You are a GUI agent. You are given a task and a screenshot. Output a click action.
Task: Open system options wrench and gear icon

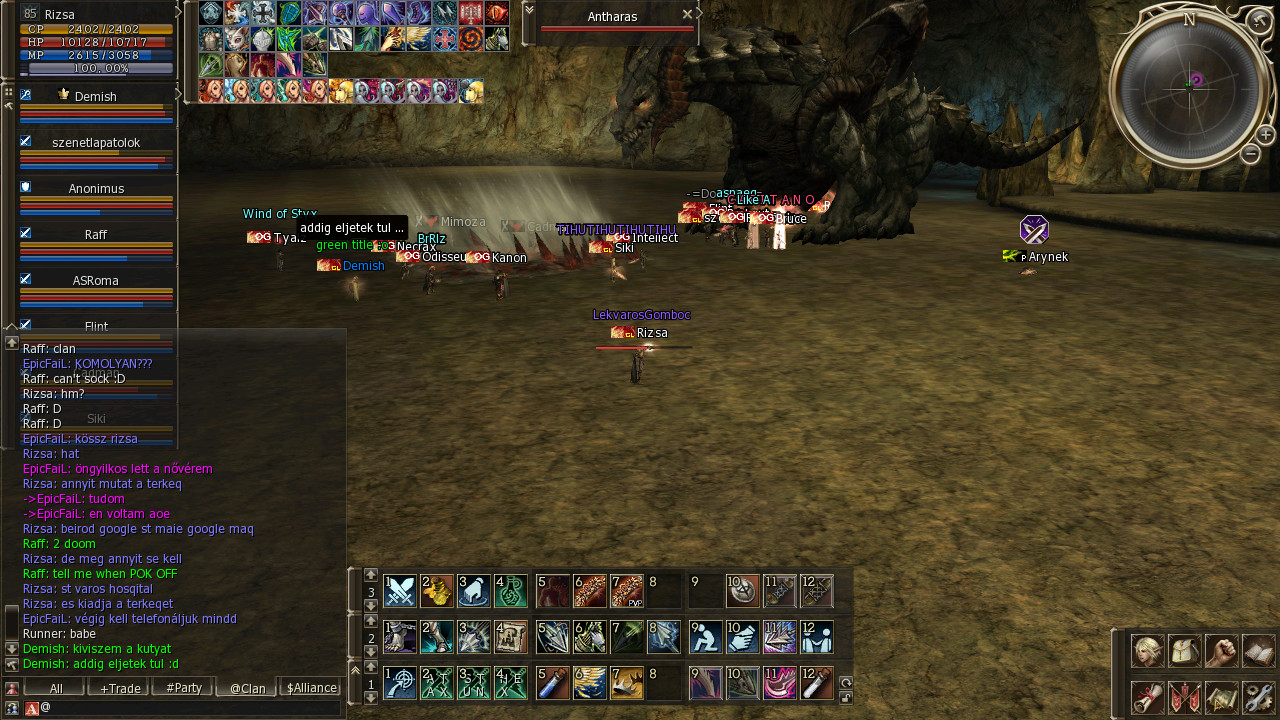1258,697
